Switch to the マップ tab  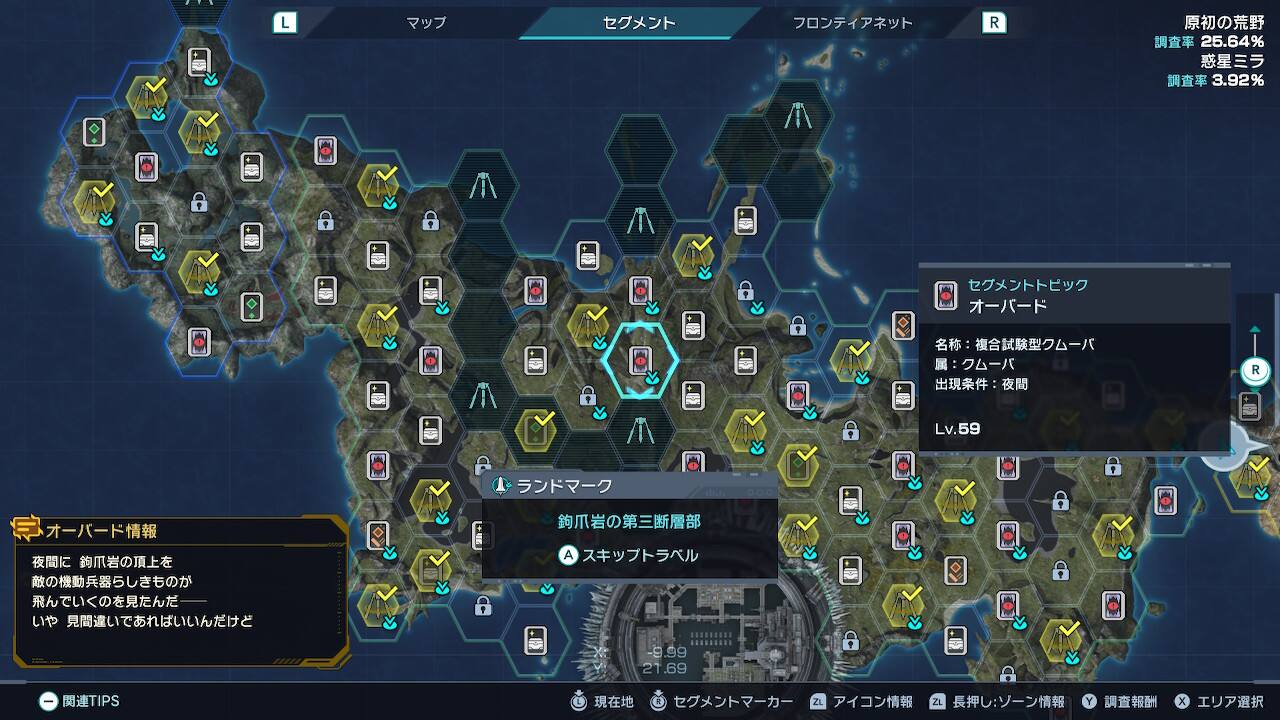(x=426, y=22)
